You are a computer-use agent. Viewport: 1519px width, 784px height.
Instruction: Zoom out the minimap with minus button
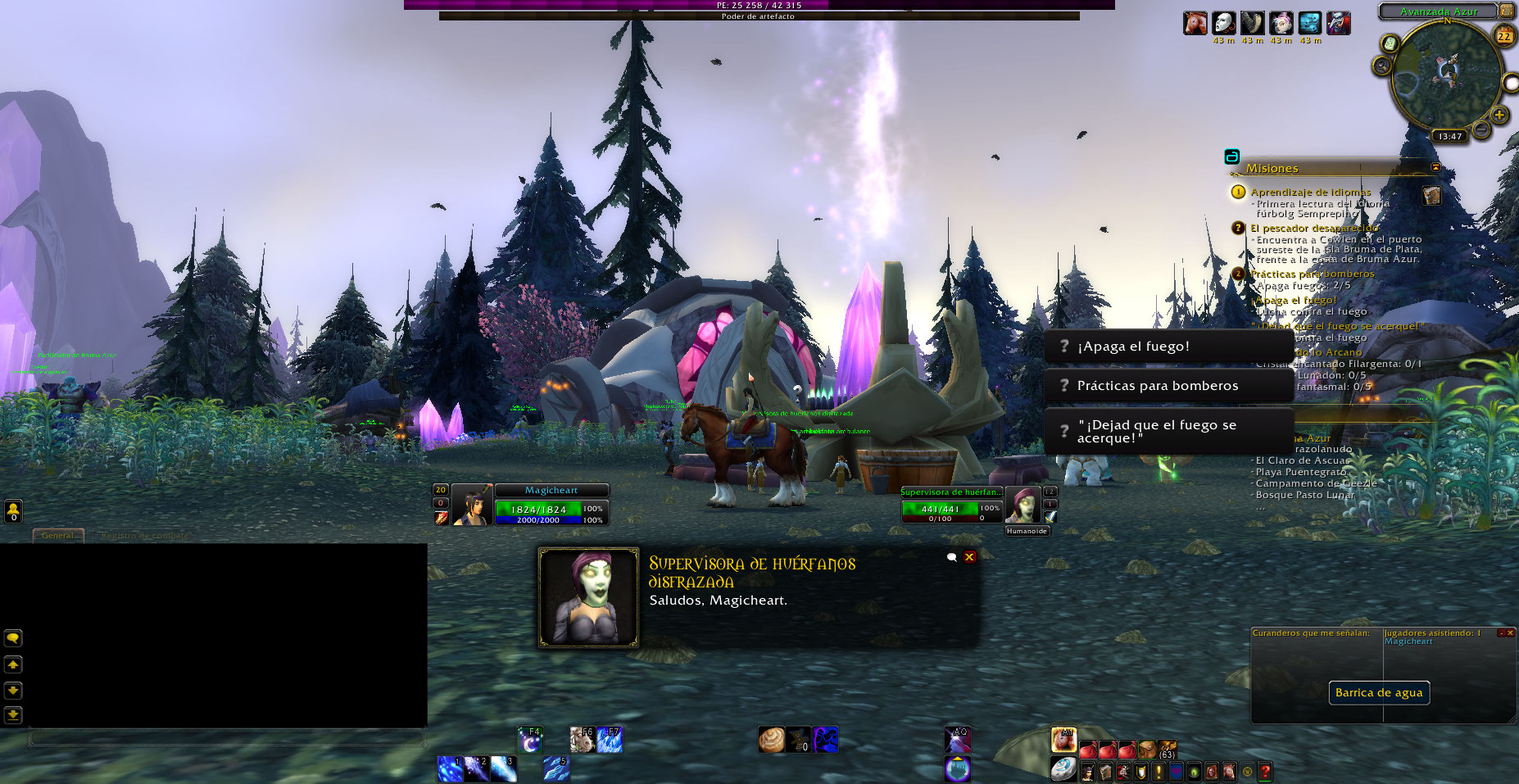click(x=1481, y=129)
